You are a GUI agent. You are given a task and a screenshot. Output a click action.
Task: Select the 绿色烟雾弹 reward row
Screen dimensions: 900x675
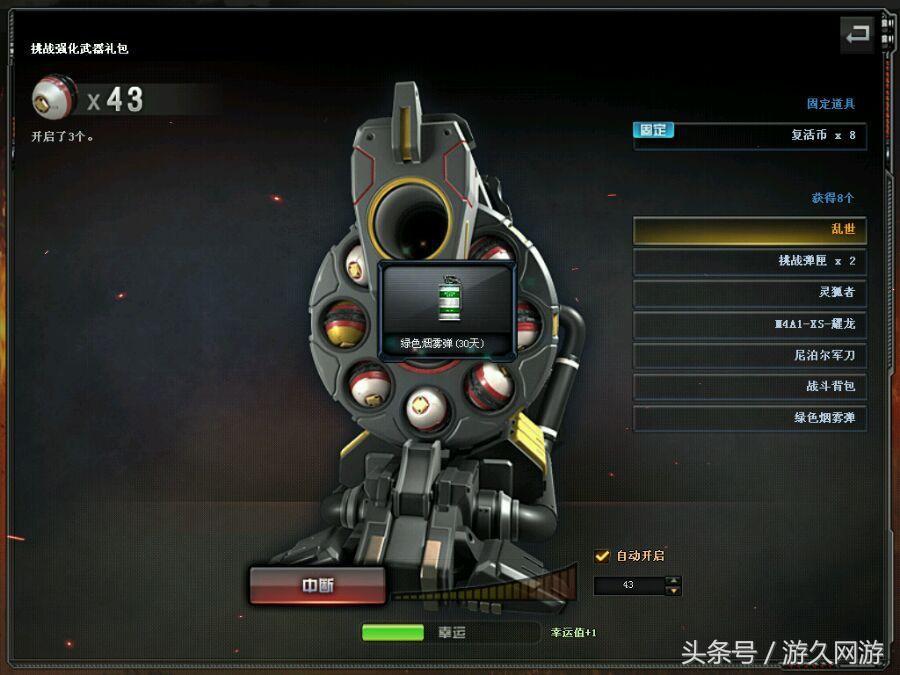click(x=749, y=417)
